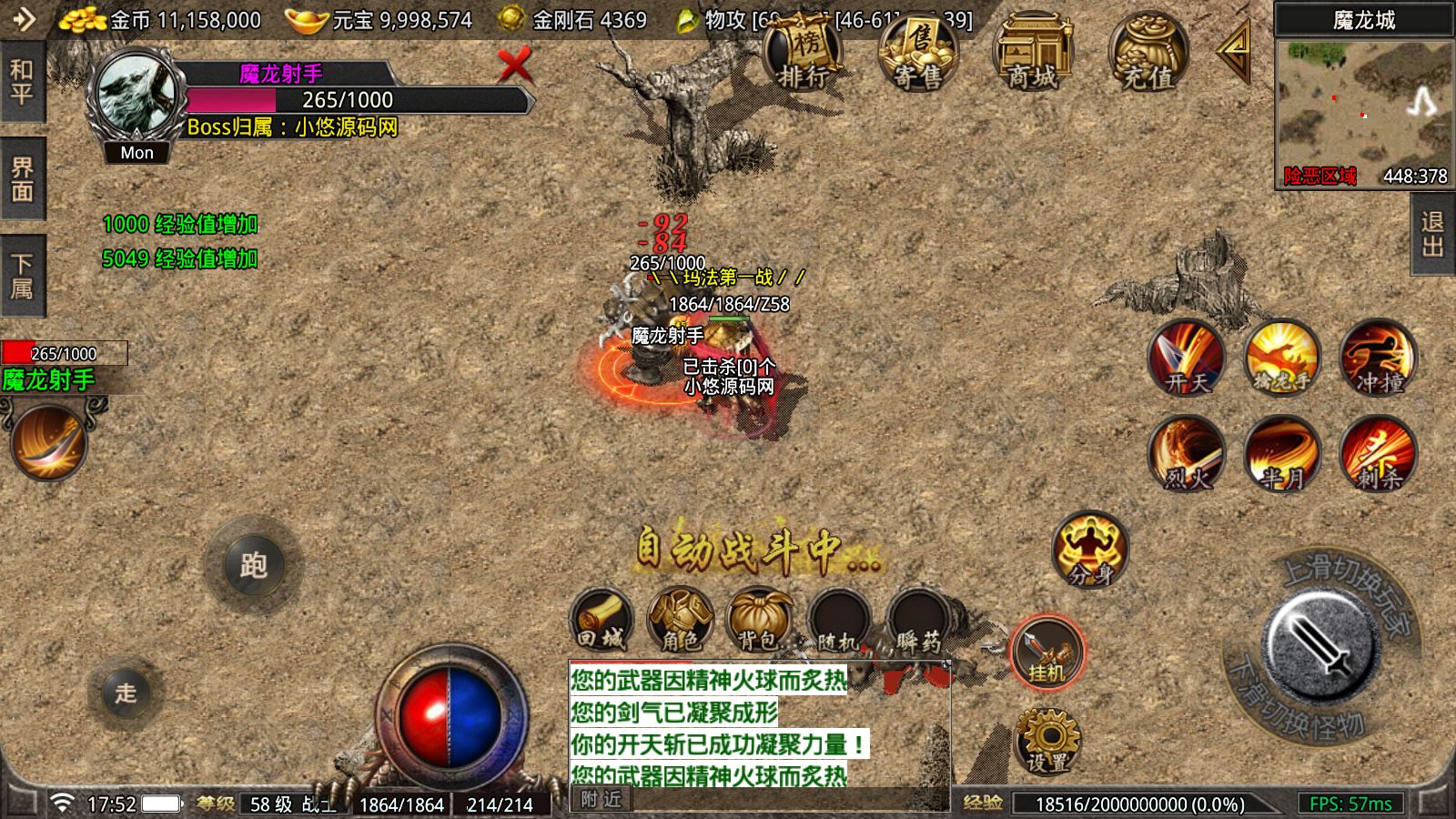Activate the 开天 skill
The image size is (1456, 819).
click(x=1187, y=358)
